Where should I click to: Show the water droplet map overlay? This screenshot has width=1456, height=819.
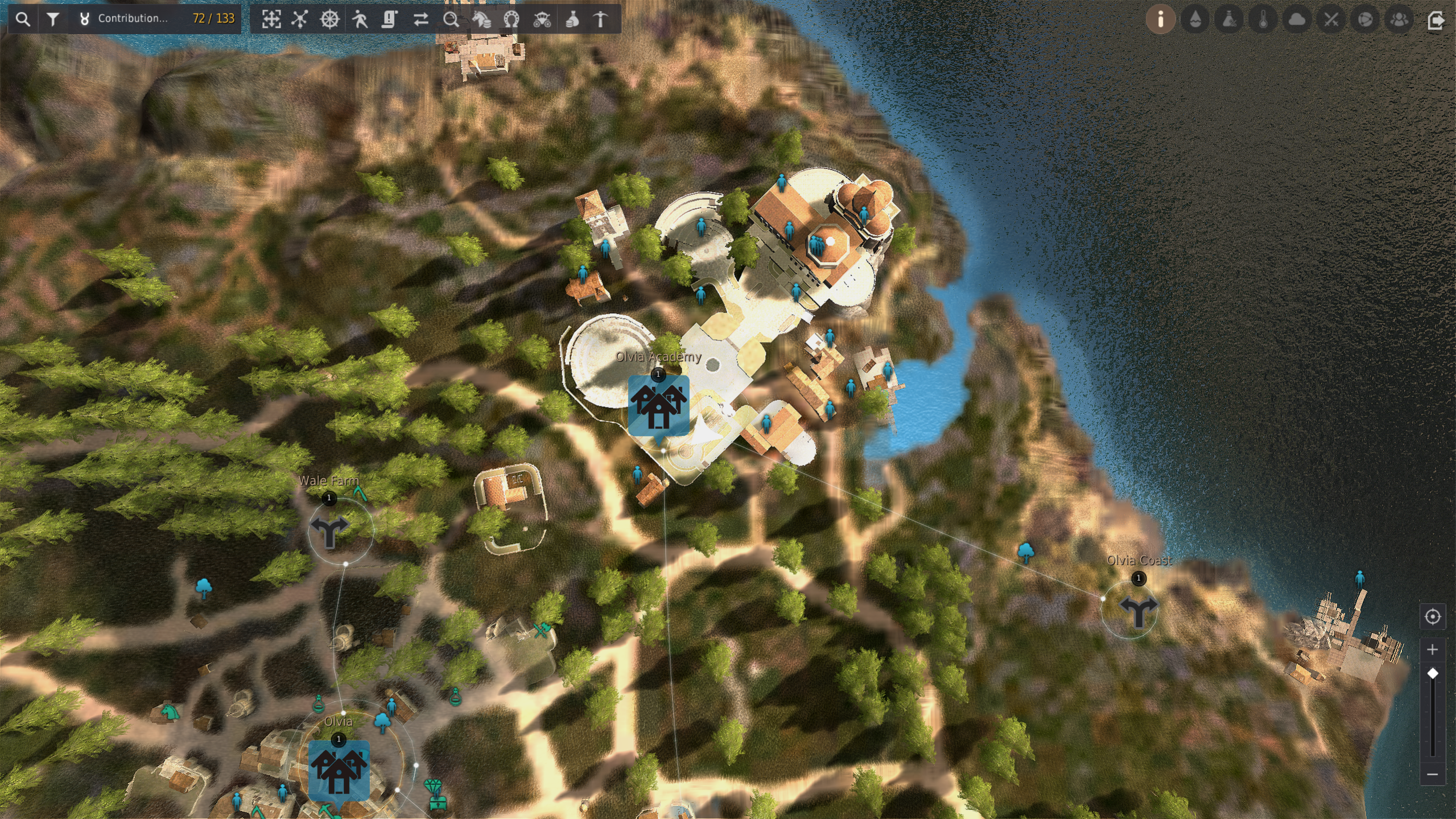(x=1195, y=19)
